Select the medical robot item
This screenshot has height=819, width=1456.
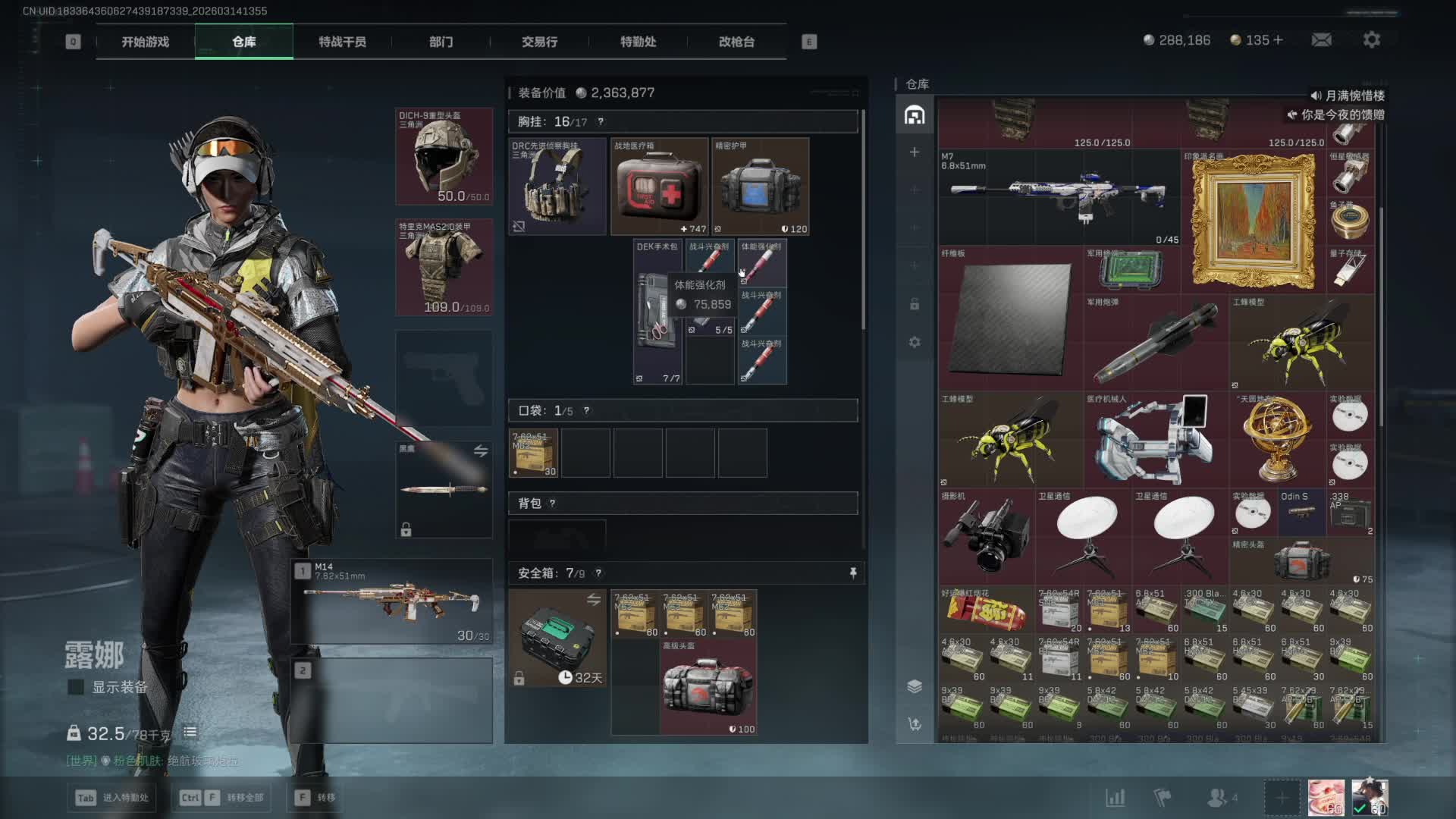pyautogui.click(x=1155, y=440)
